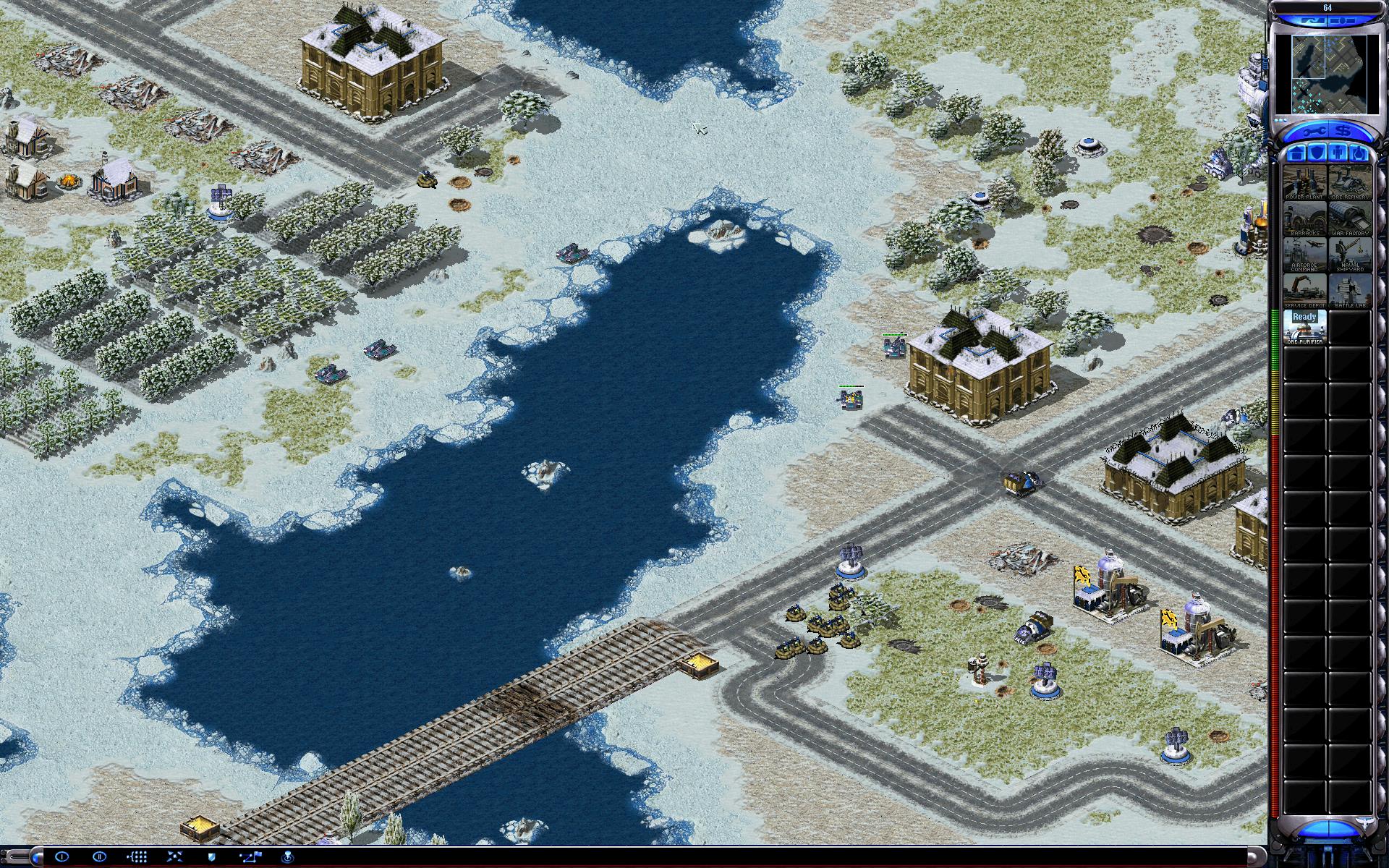This screenshot has width=1389, height=868.
Task: Build a Battle Lab
Action: pos(1350,291)
